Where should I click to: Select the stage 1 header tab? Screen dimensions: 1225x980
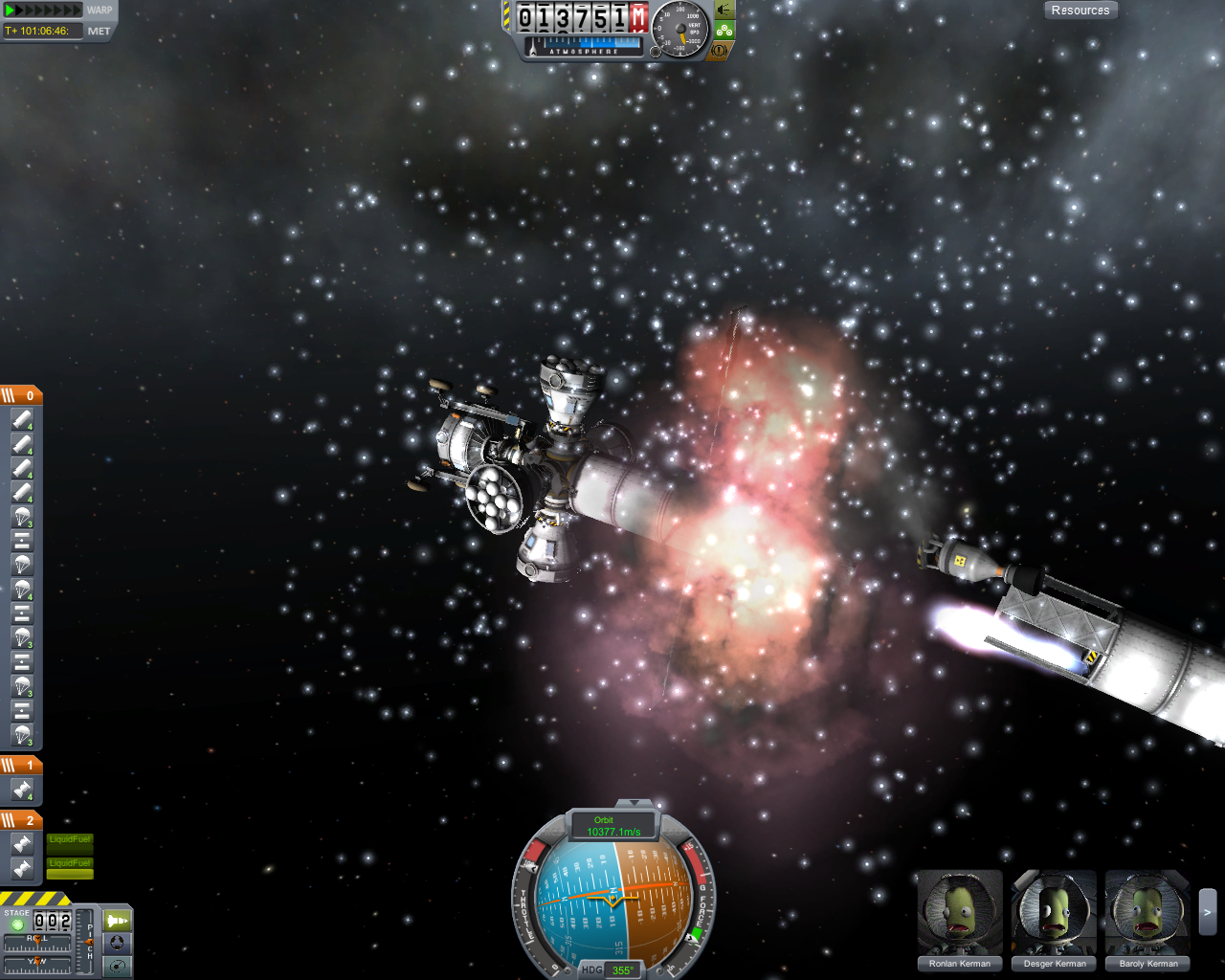tap(21, 765)
